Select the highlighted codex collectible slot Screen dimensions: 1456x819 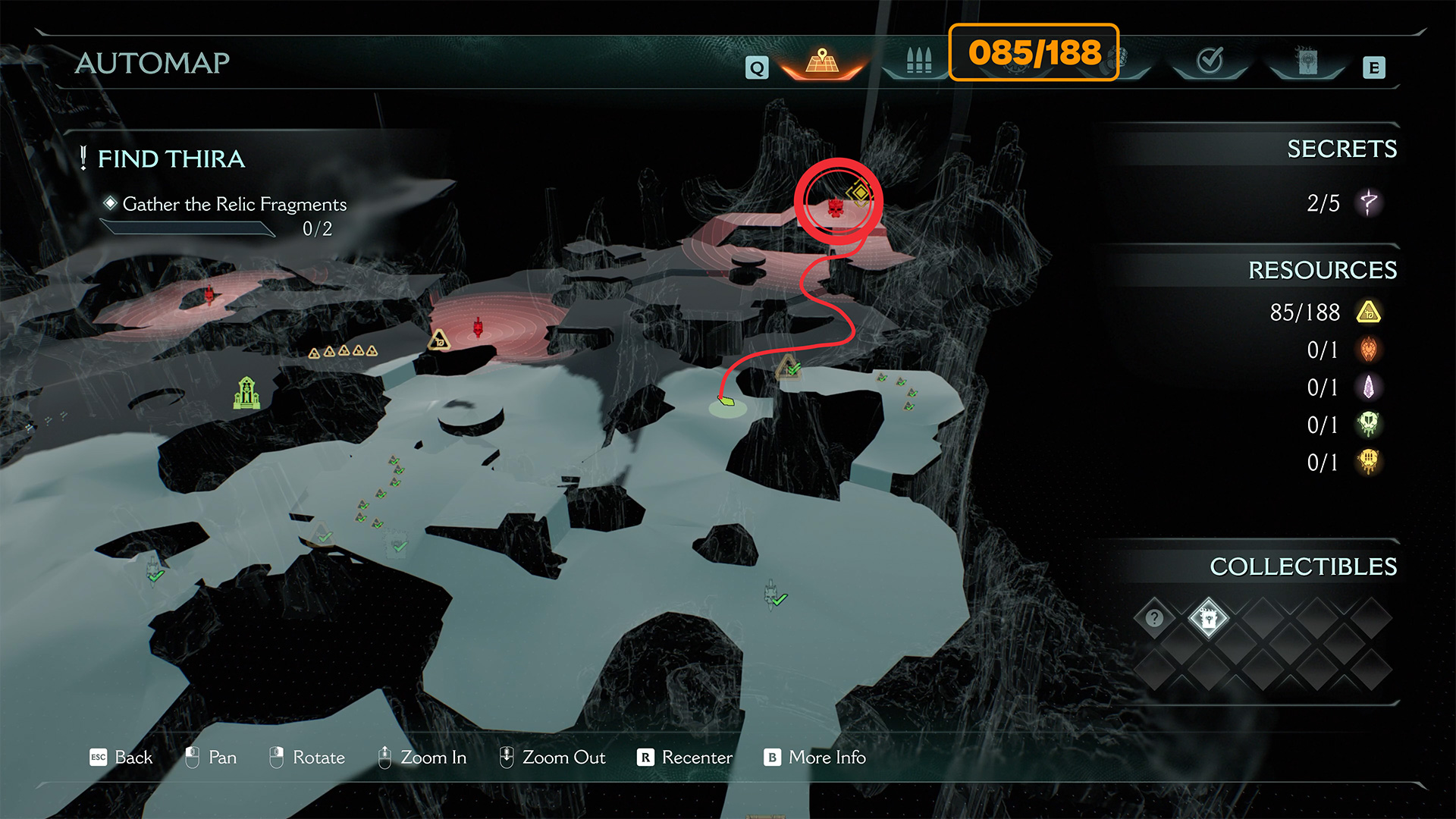pyautogui.click(x=1209, y=618)
